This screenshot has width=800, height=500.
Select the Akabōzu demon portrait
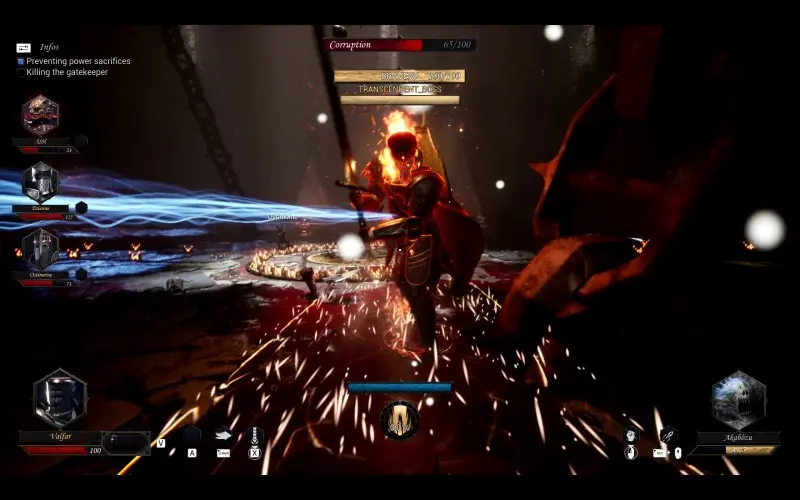(739, 400)
